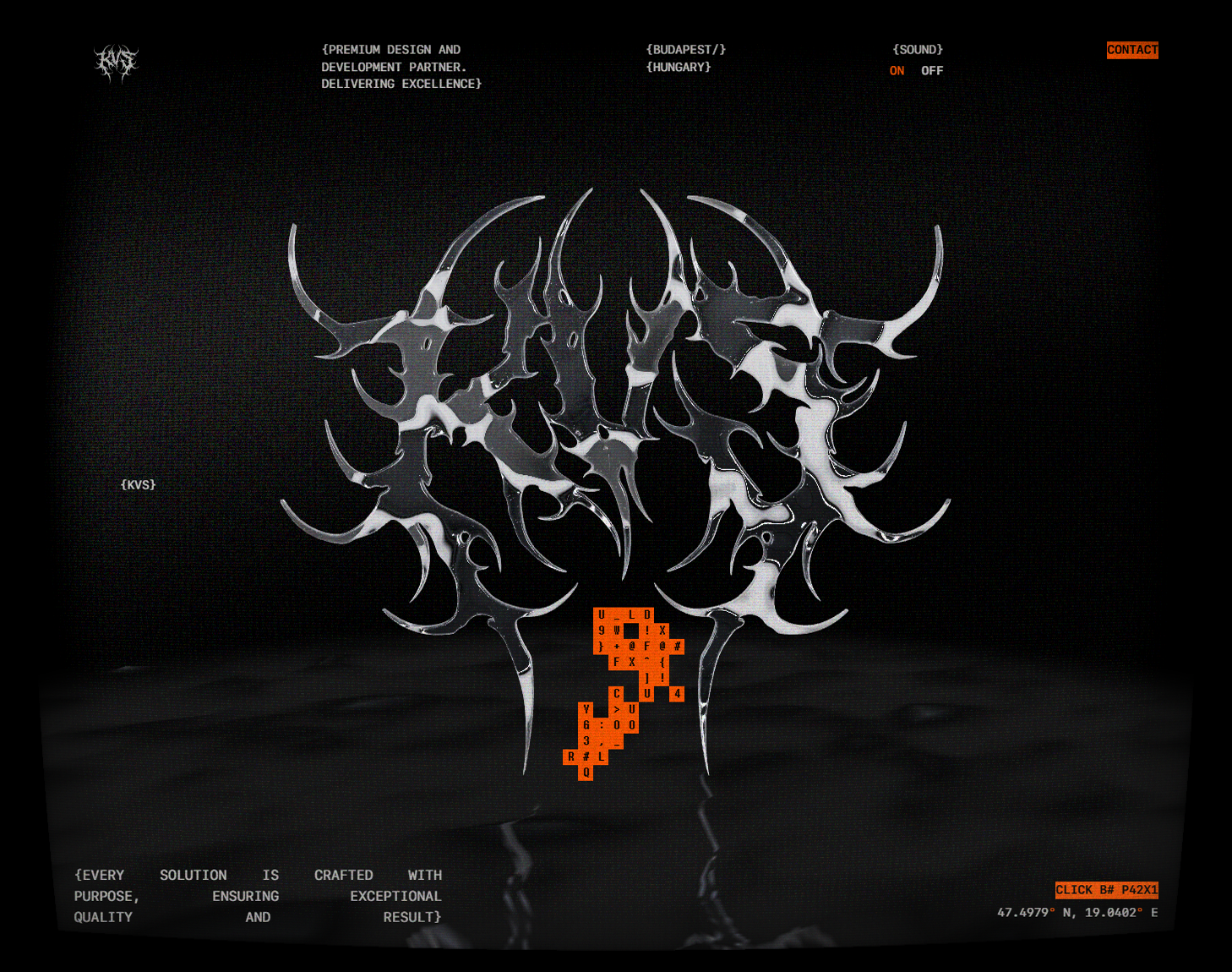
Task: Turn sound ON
Action: (897, 71)
